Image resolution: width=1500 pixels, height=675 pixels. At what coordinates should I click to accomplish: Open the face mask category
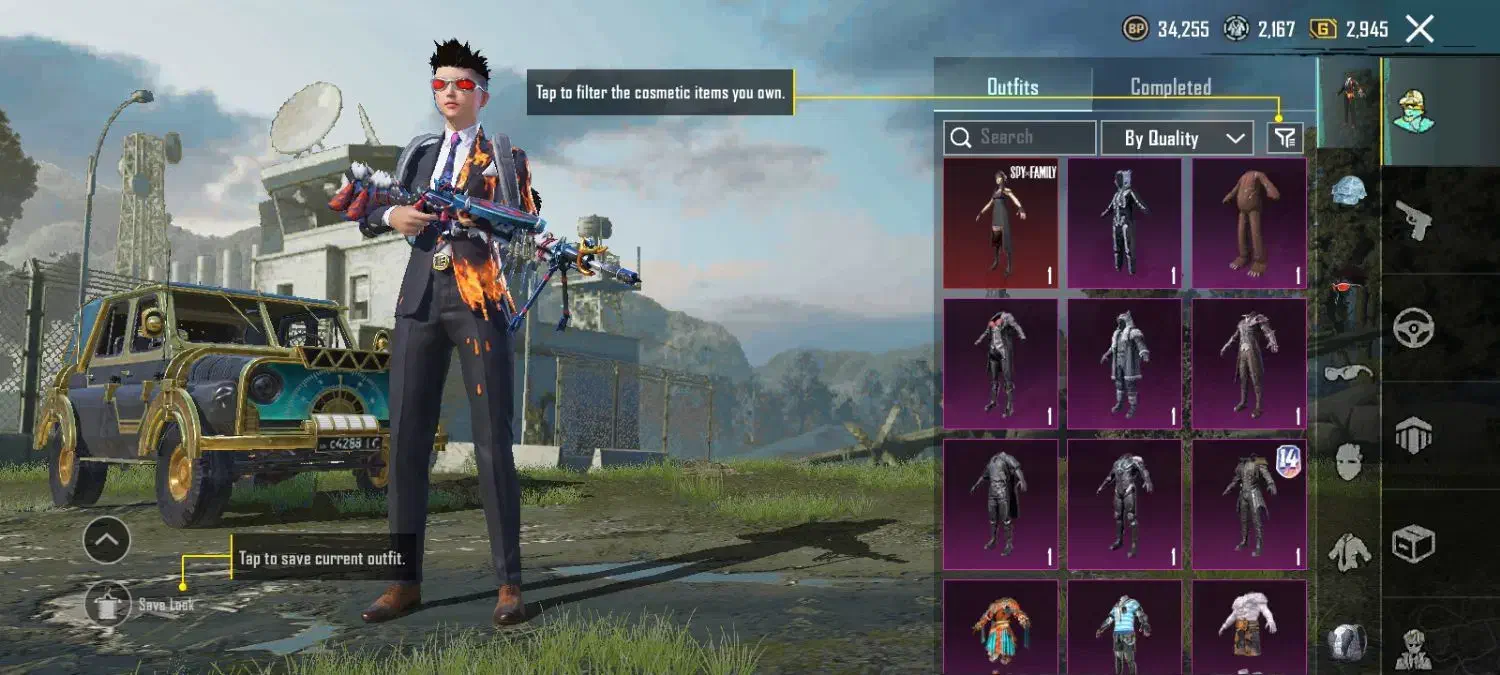point(1349,461)
